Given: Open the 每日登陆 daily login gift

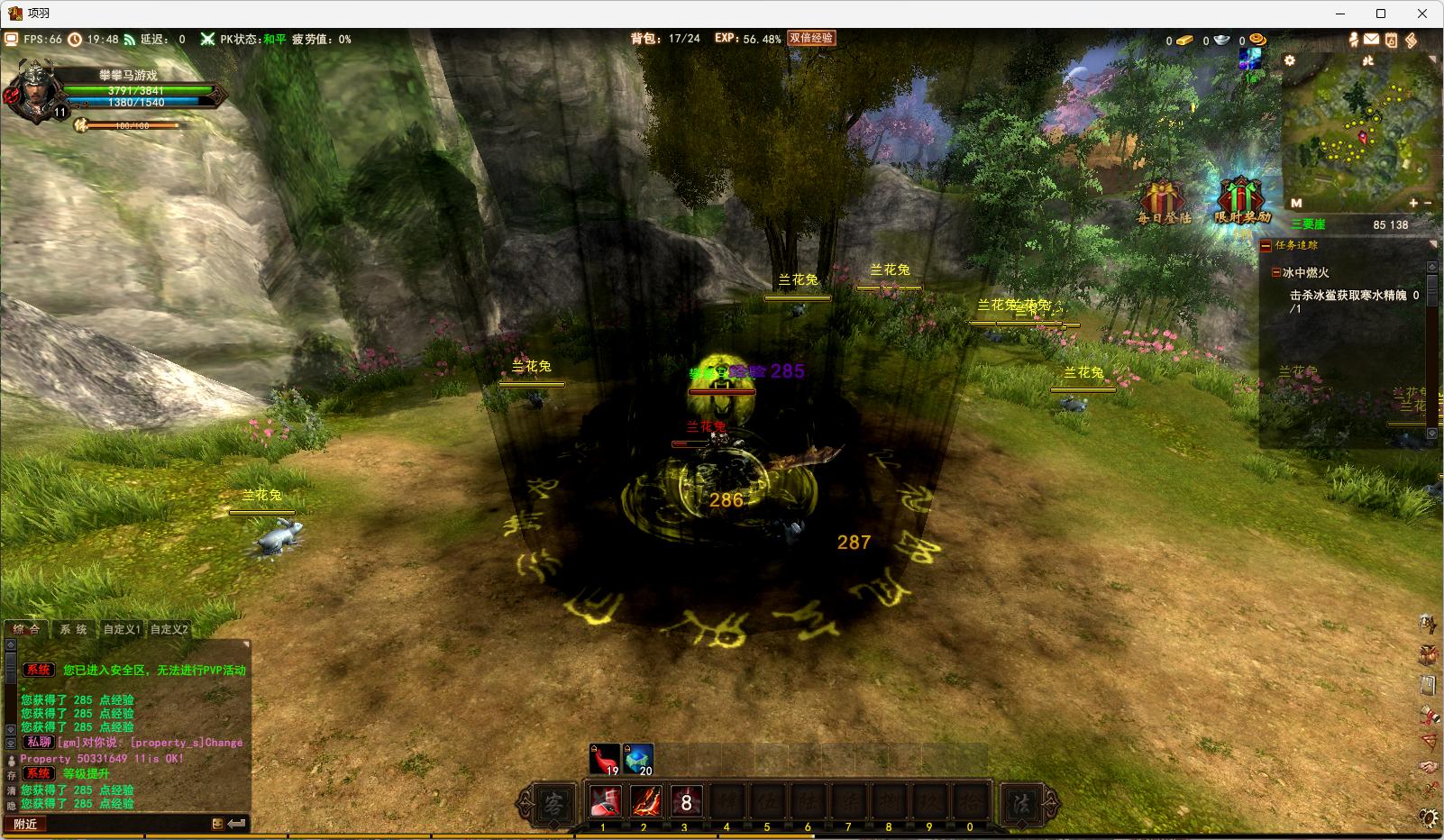Looking at the screenshot, I should (1164, 202).
